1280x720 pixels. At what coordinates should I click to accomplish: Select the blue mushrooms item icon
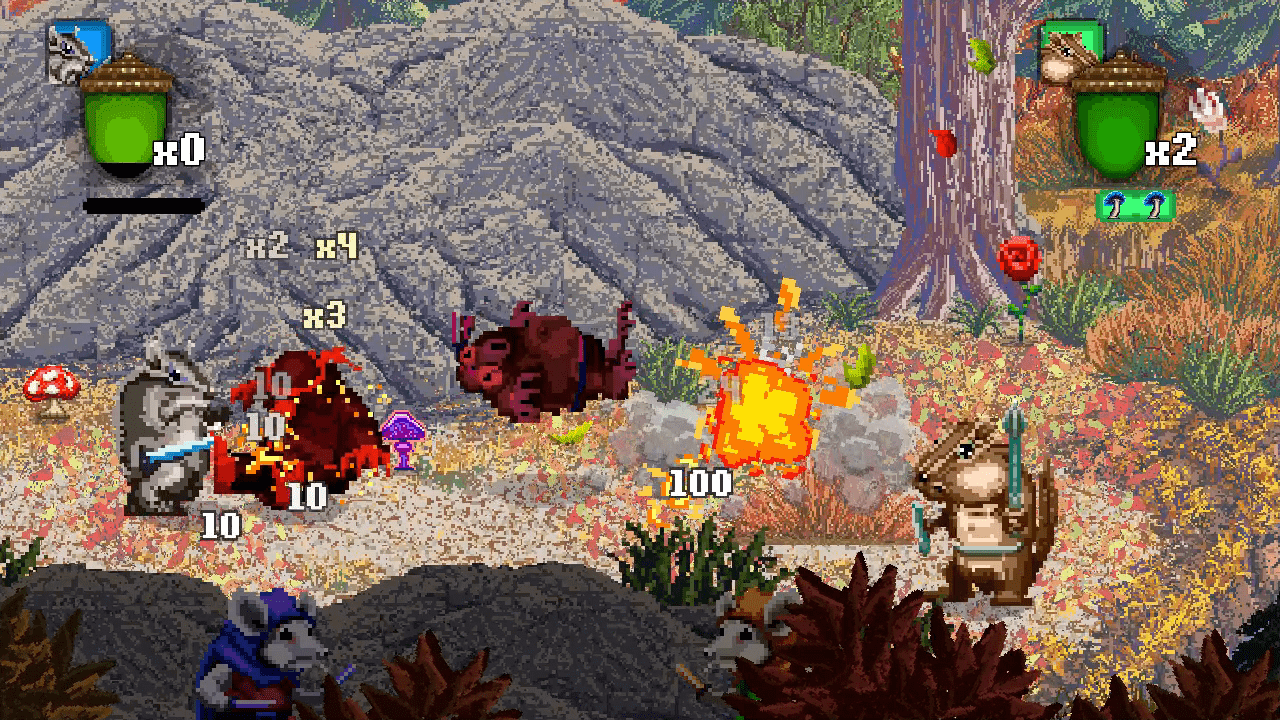[1135, 205]
